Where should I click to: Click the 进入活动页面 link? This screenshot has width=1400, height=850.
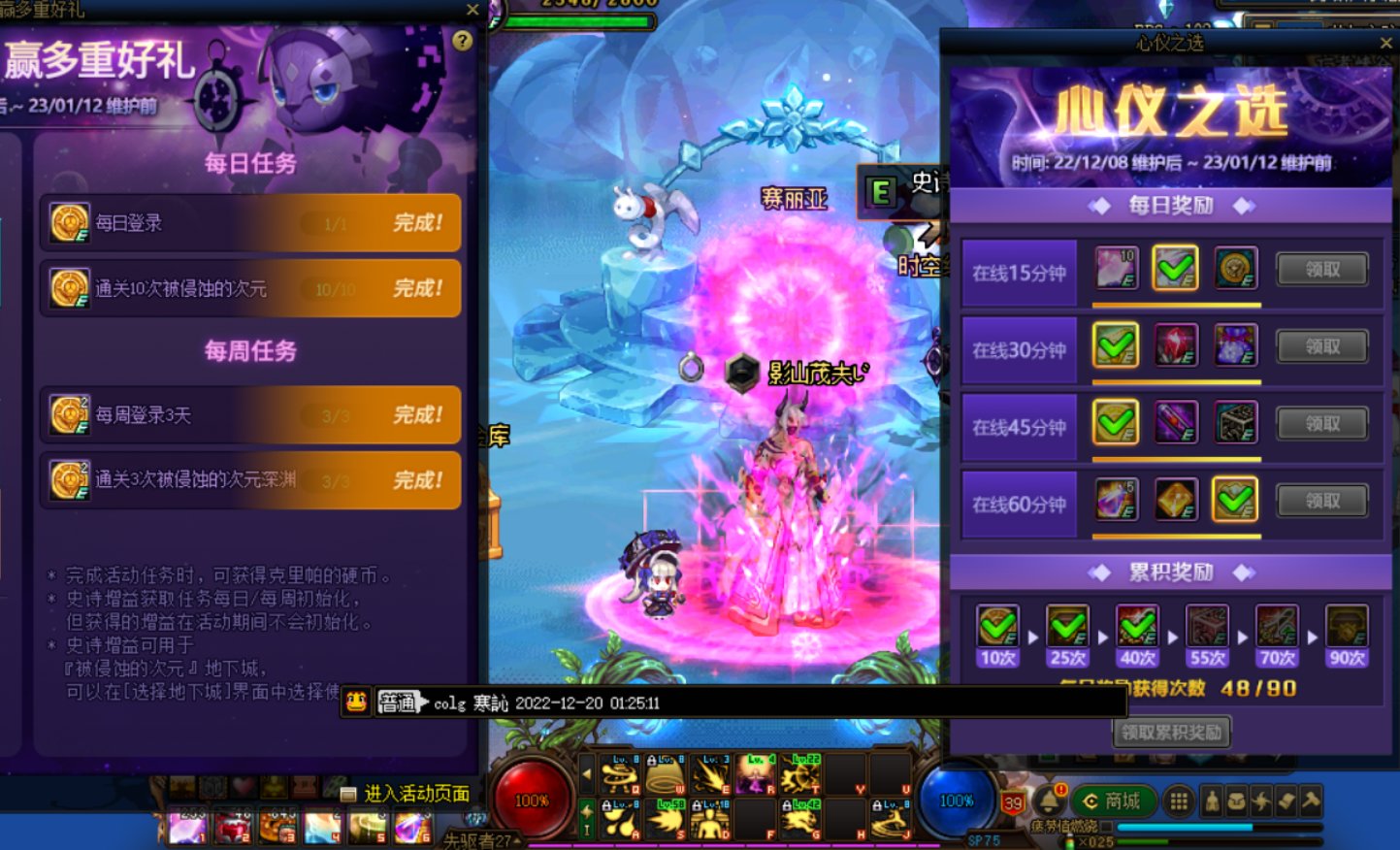point(415,794)
